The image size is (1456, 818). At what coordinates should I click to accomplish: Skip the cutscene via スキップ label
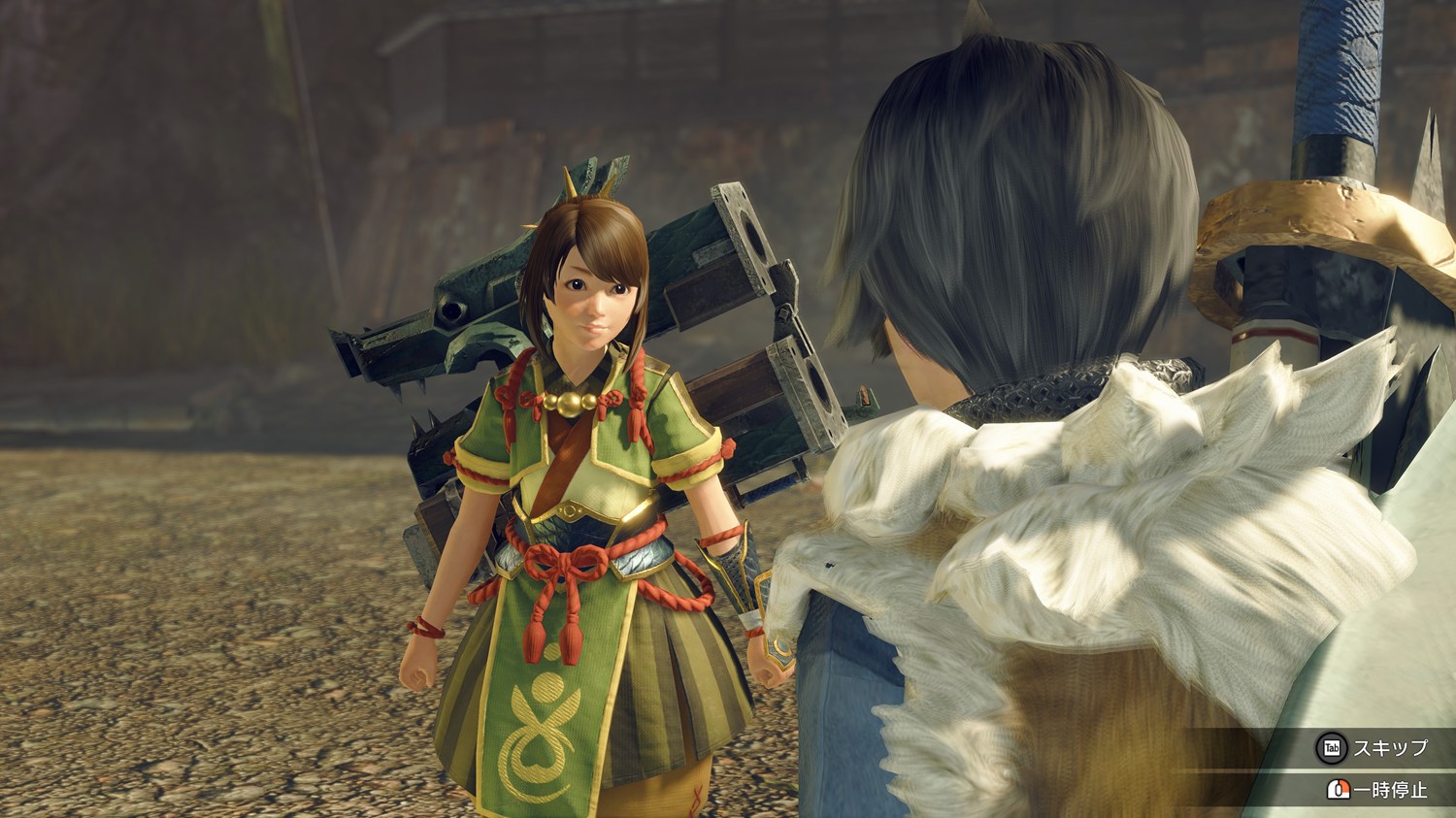(x=1389, y=747)
